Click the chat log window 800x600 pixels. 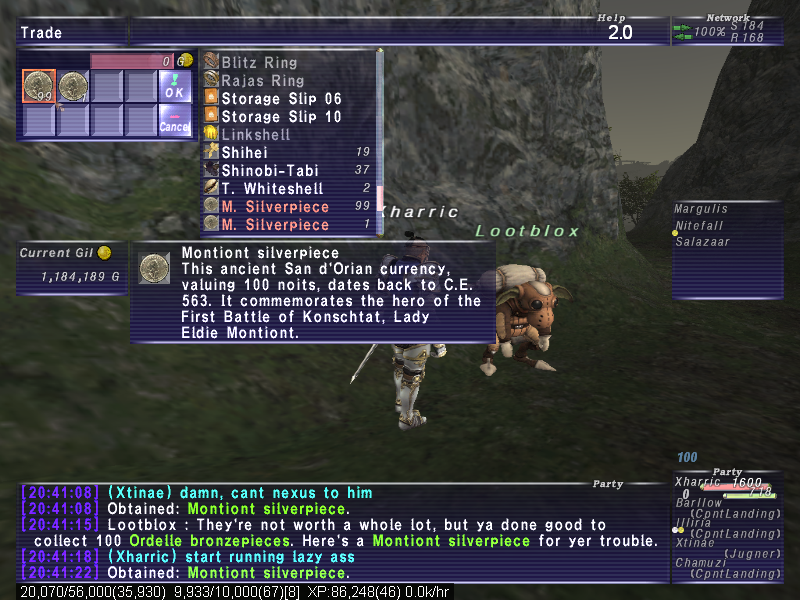340,532
